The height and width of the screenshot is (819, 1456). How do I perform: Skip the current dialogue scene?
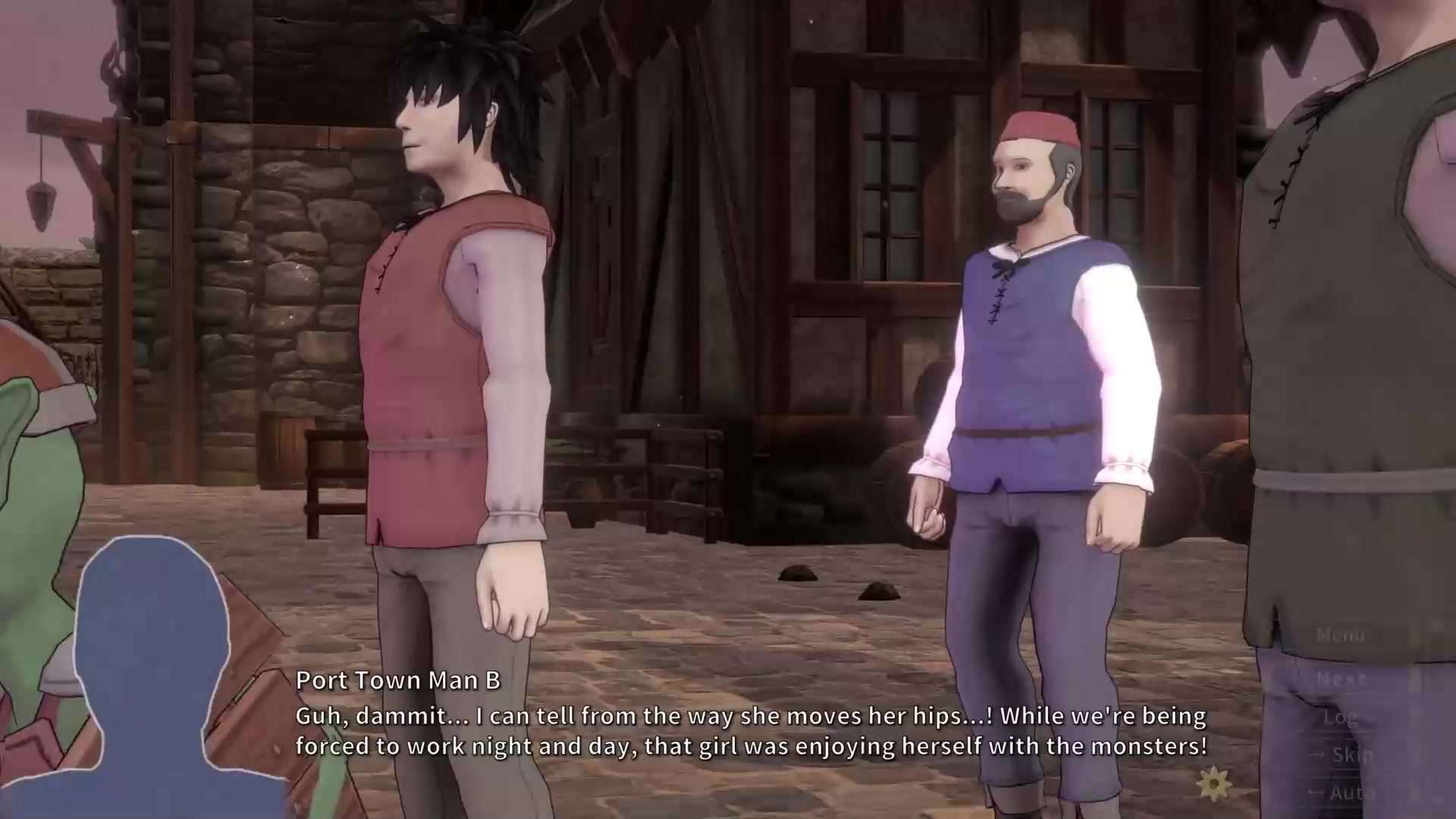[x=1351, y=755]
